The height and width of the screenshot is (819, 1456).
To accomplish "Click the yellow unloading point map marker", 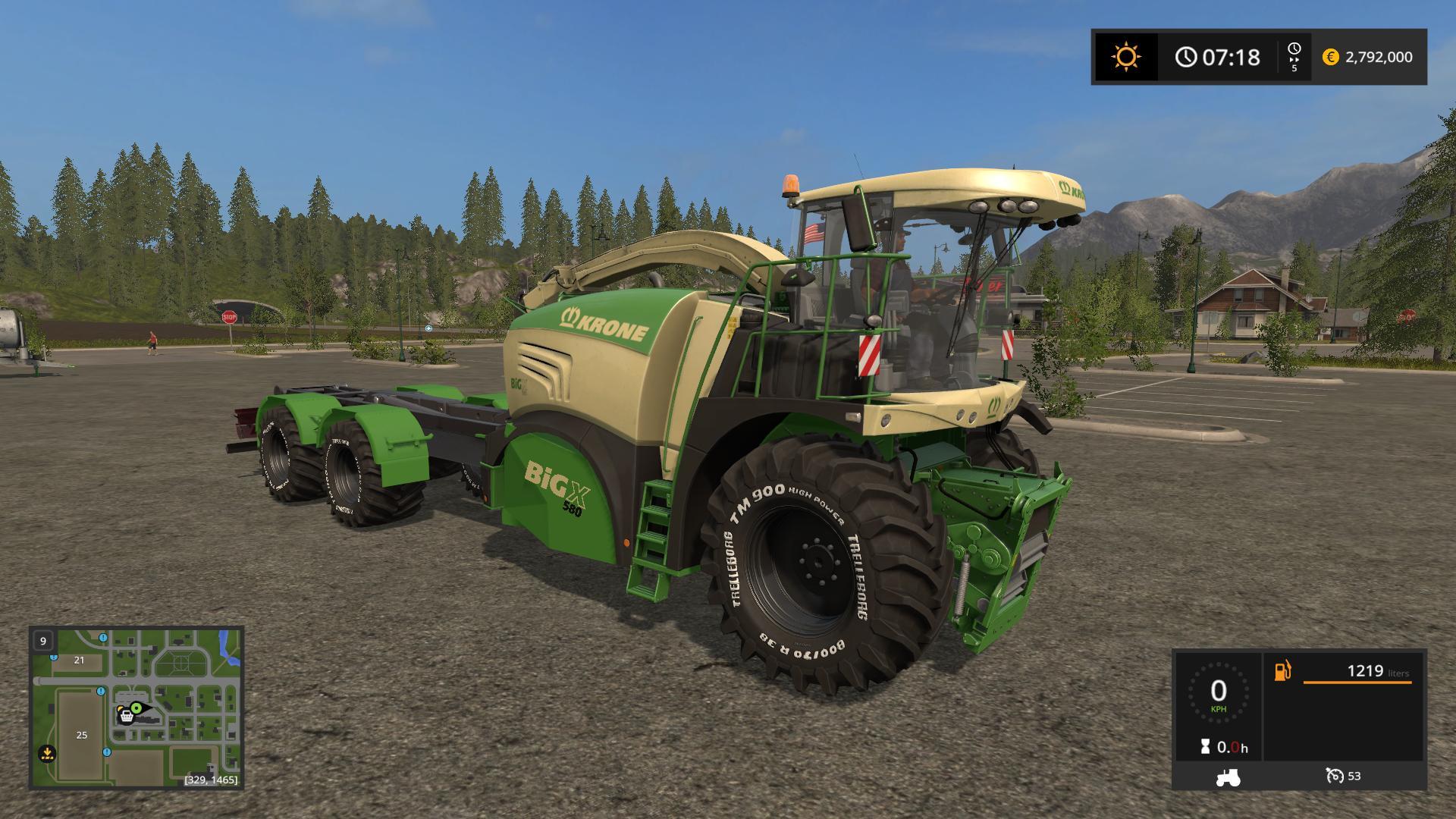I will coord(47,753).
